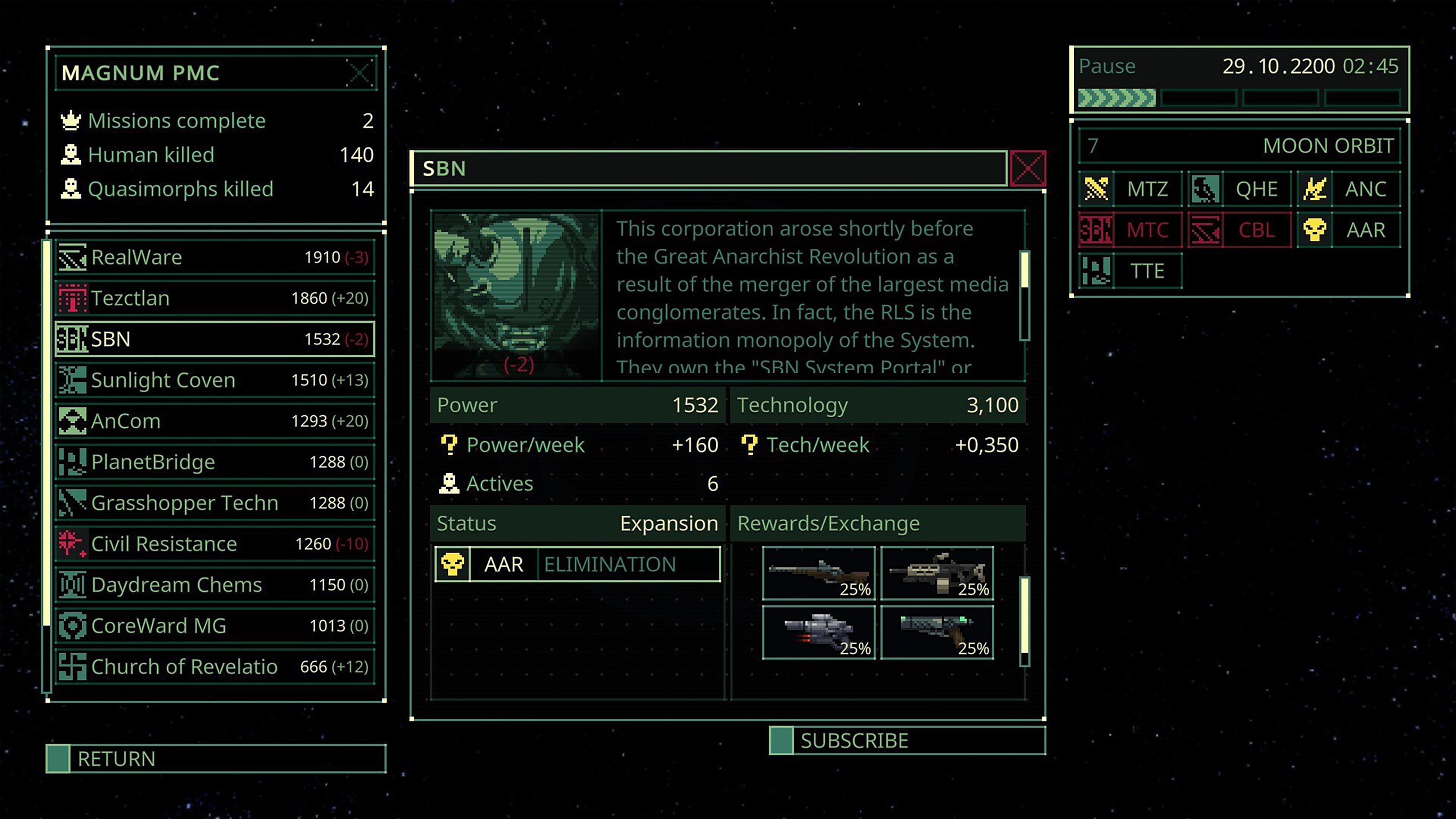Select the MTC faction entry
The height and width of the screenshot is (819, 1456).
(1148, 230)
